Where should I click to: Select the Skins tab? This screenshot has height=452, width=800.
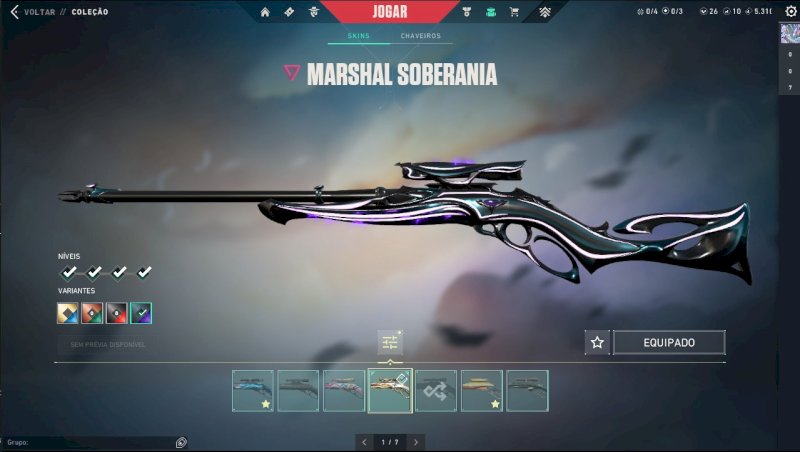[358, 36]
